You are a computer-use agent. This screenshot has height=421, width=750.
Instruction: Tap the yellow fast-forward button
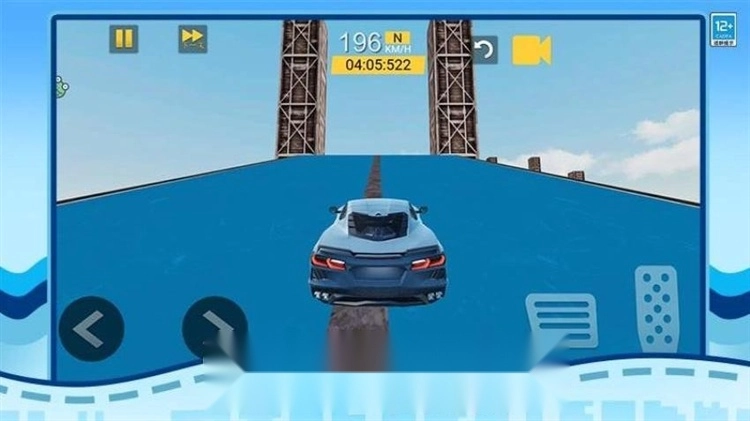pos(193,39)
